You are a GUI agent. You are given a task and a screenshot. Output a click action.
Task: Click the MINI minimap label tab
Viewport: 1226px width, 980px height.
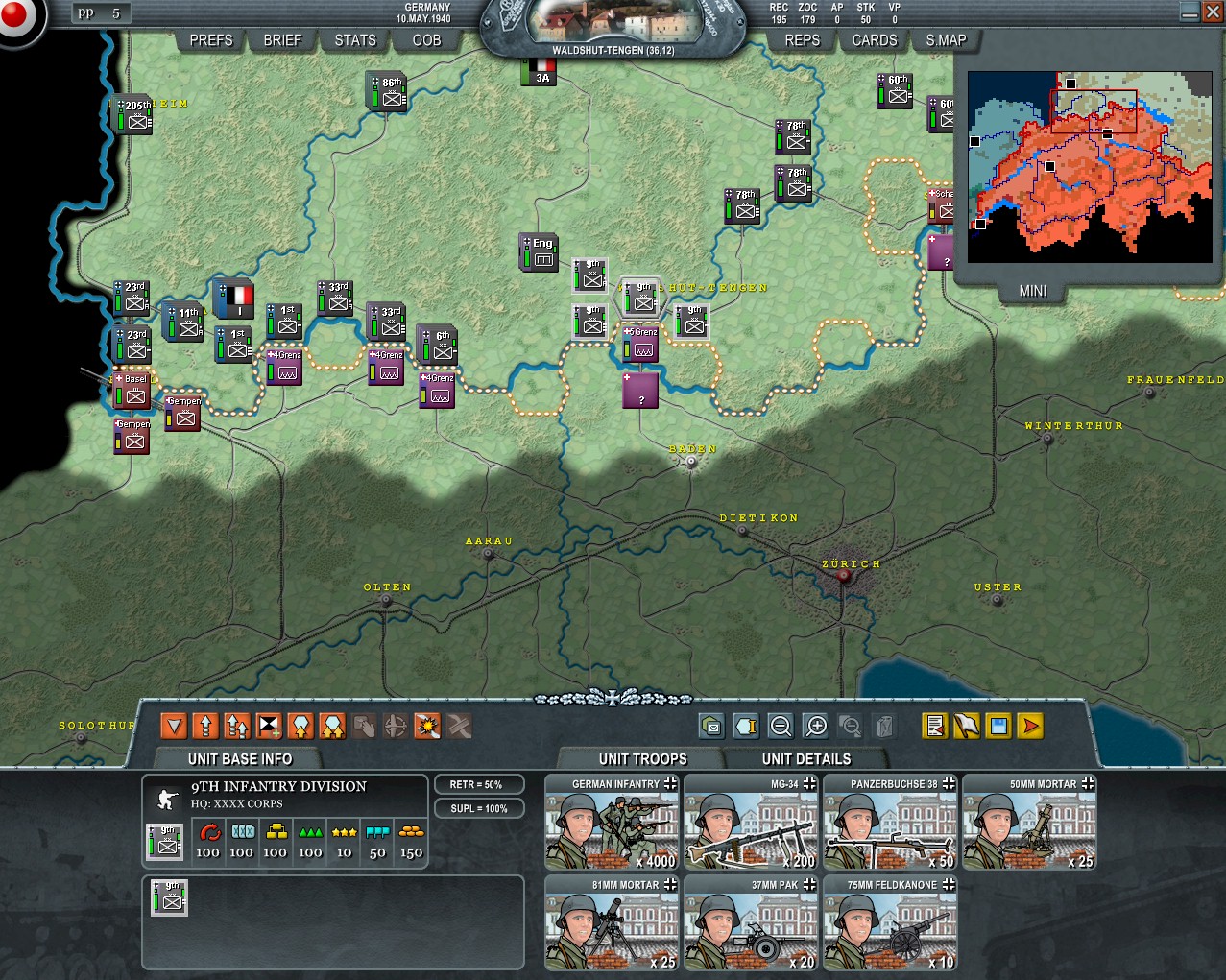click(1033, 291)
